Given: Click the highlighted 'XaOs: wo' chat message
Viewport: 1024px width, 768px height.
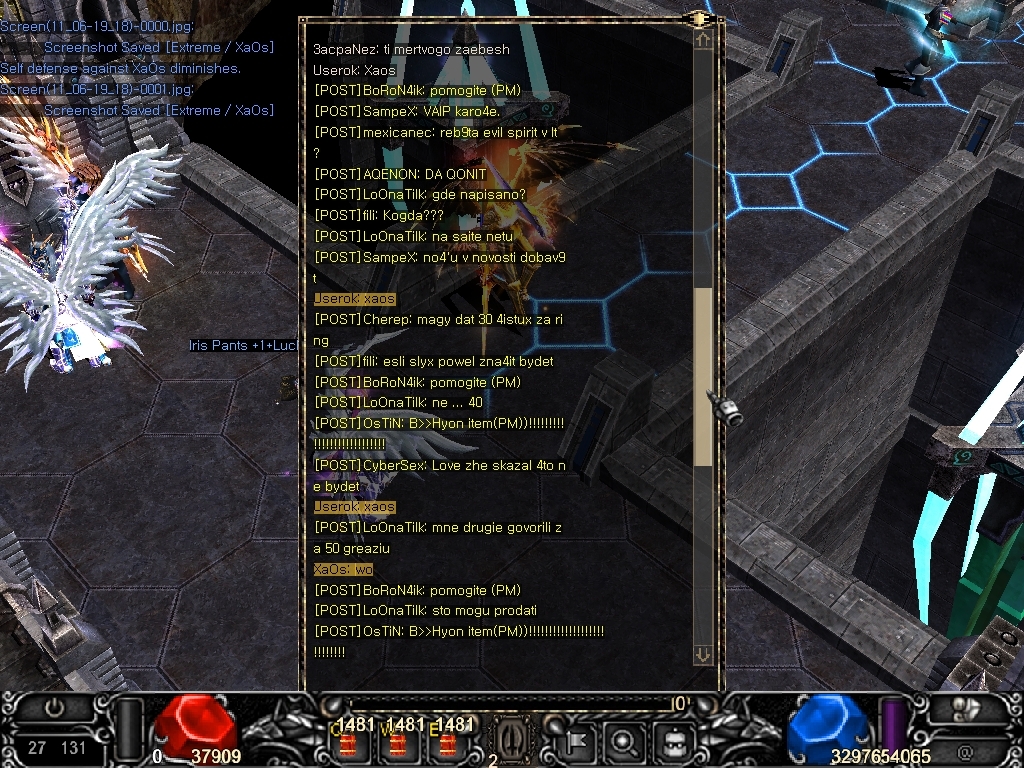Looking at the screenshot, I should 343,569.
